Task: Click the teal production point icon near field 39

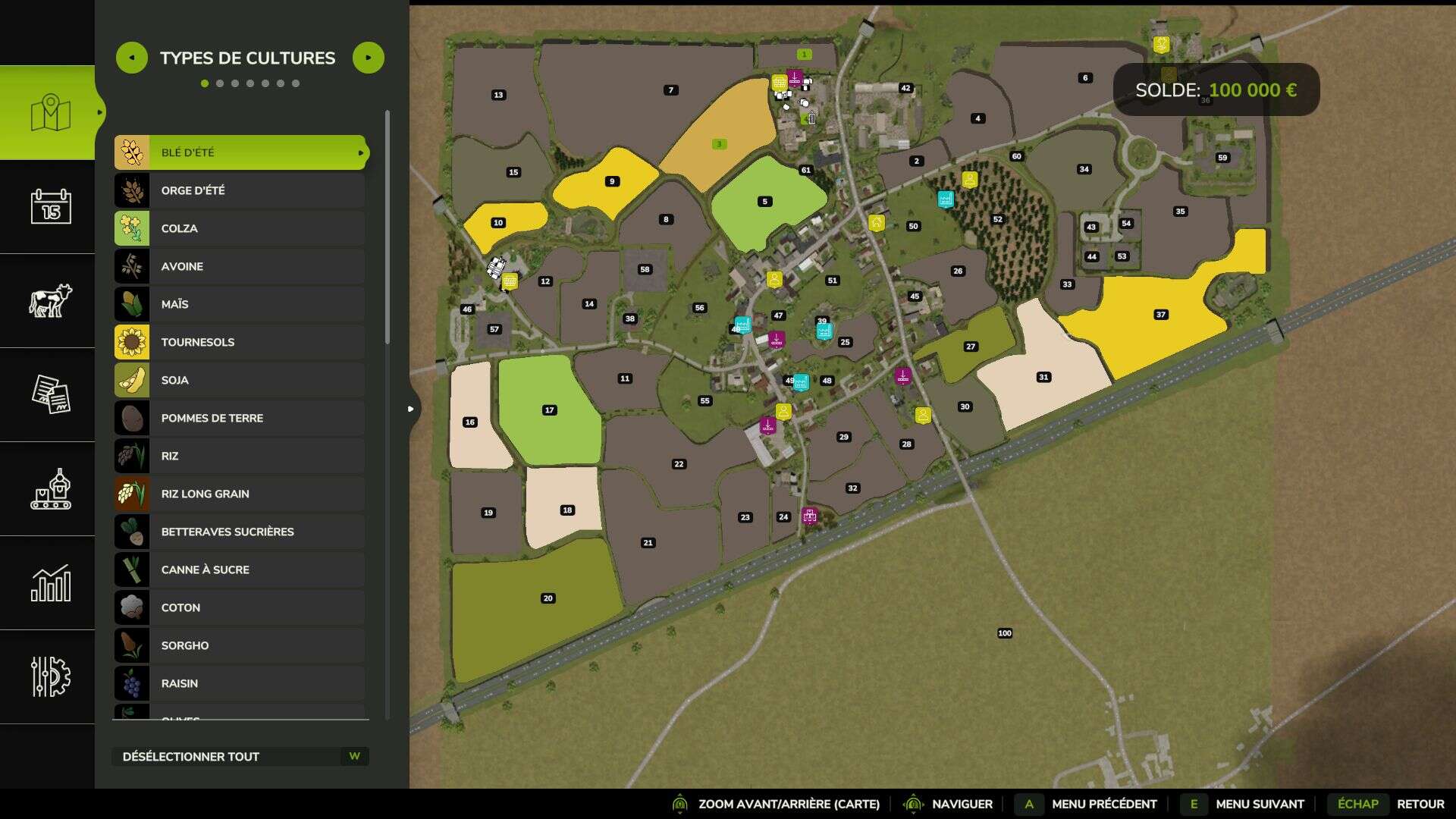Action: click(824, 331)
